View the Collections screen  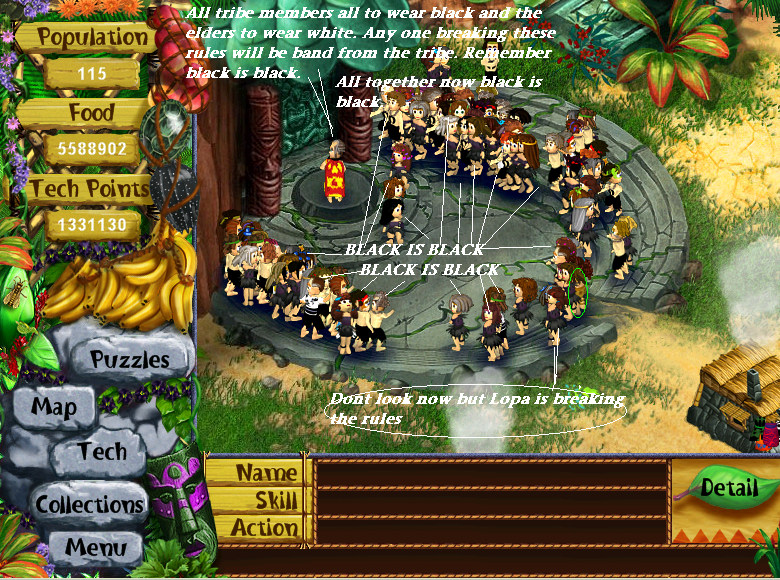tap(90, 504)
